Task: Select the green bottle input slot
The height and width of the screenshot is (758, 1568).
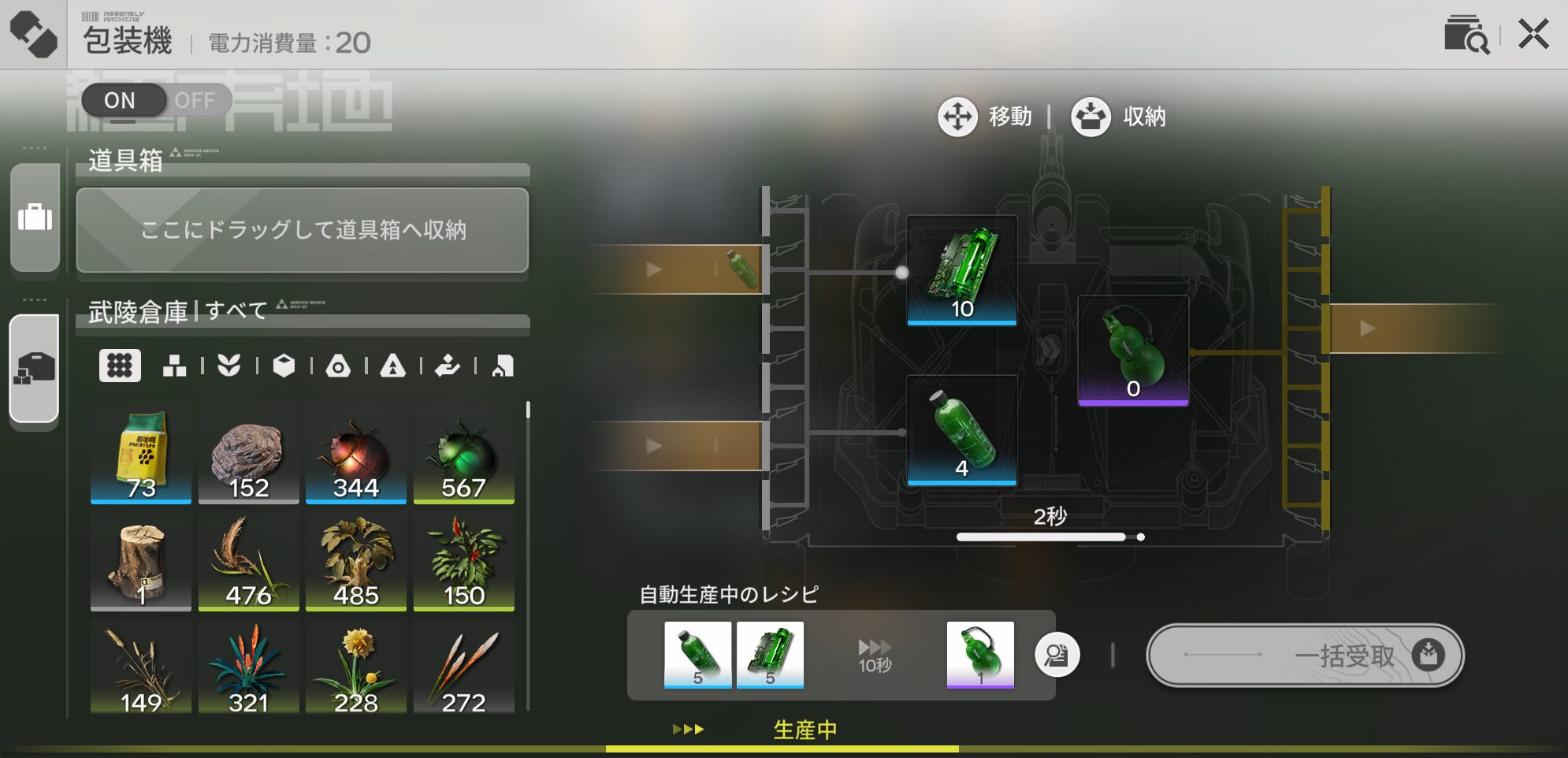Action: point(961,430)
